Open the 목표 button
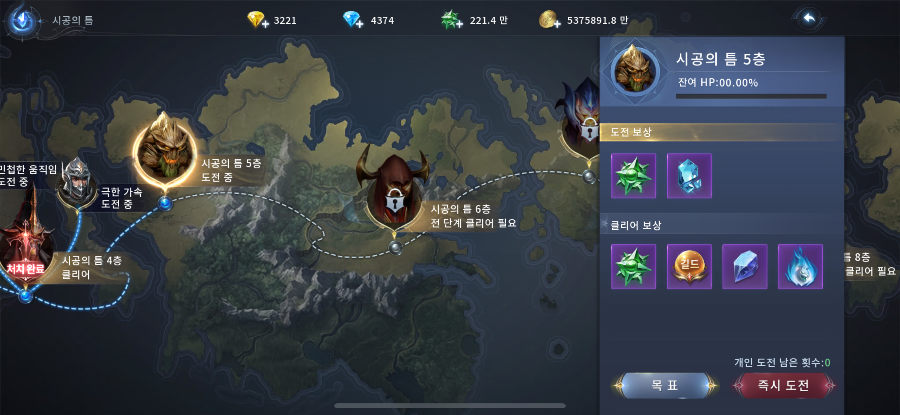Screen dimensions: 900x415 click(664, 385)
